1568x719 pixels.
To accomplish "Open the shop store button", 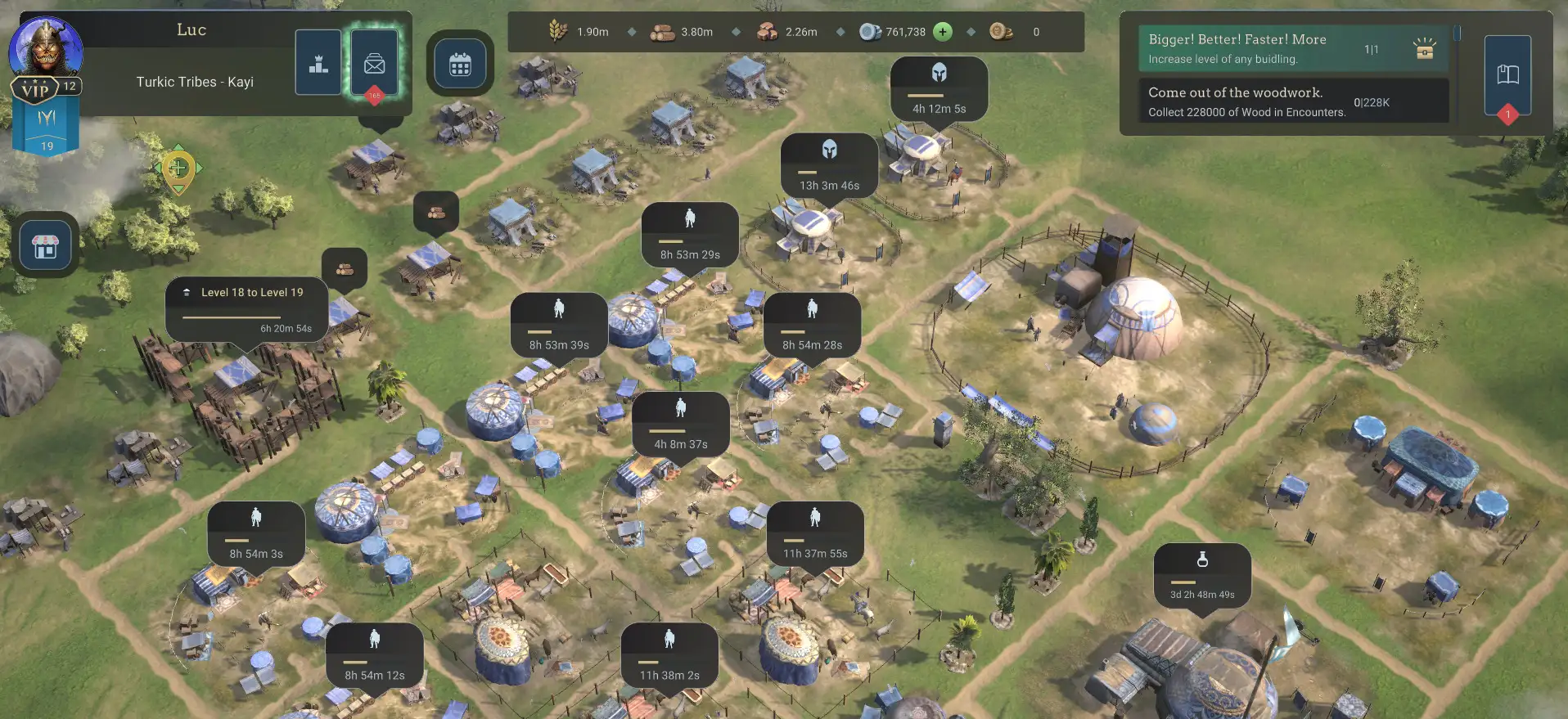I will pyautogui.click(x=46, y=245).
